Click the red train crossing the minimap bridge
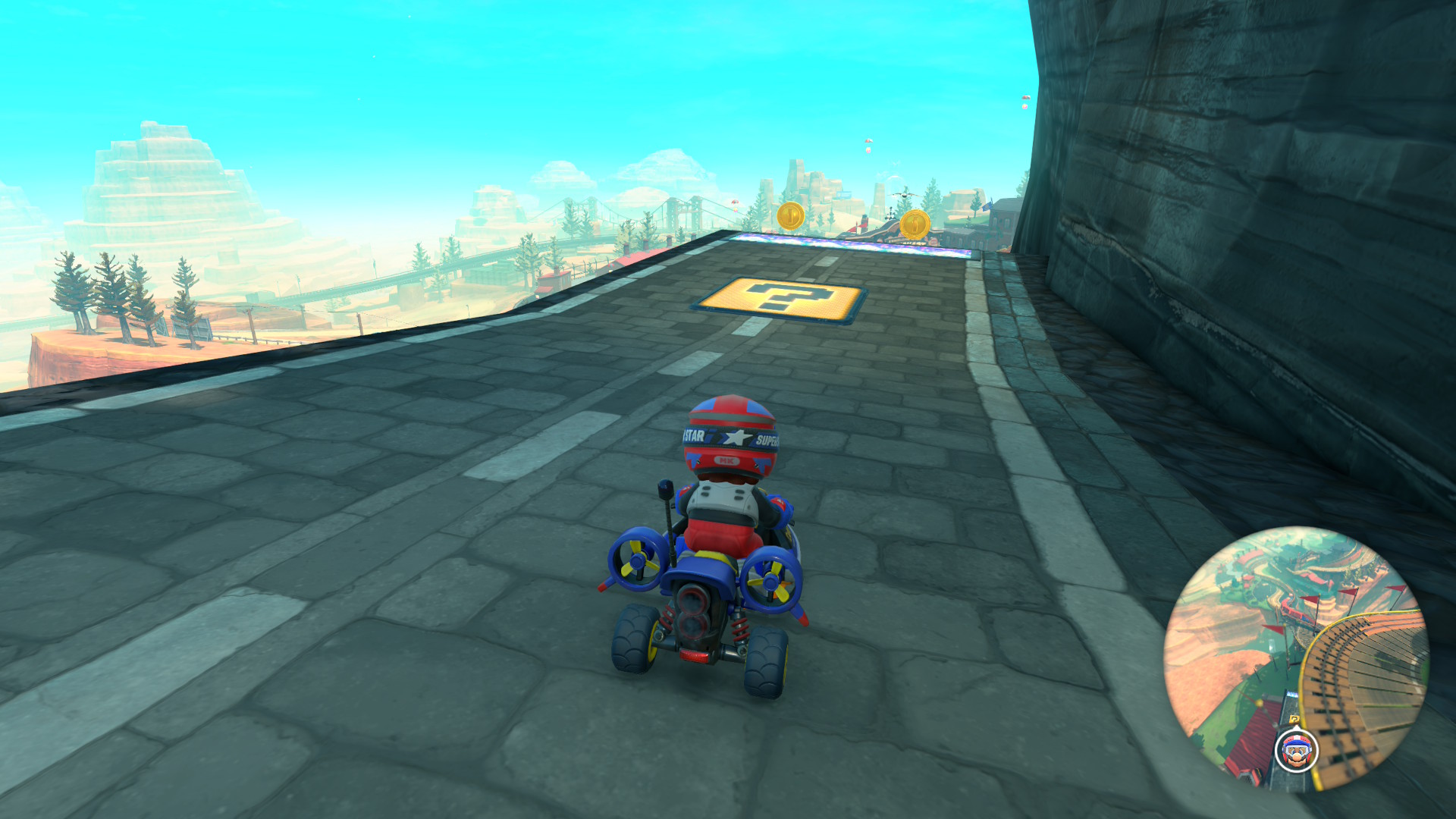The width and height of the screenshot is (1456, 819). (x=1291, y=609)
